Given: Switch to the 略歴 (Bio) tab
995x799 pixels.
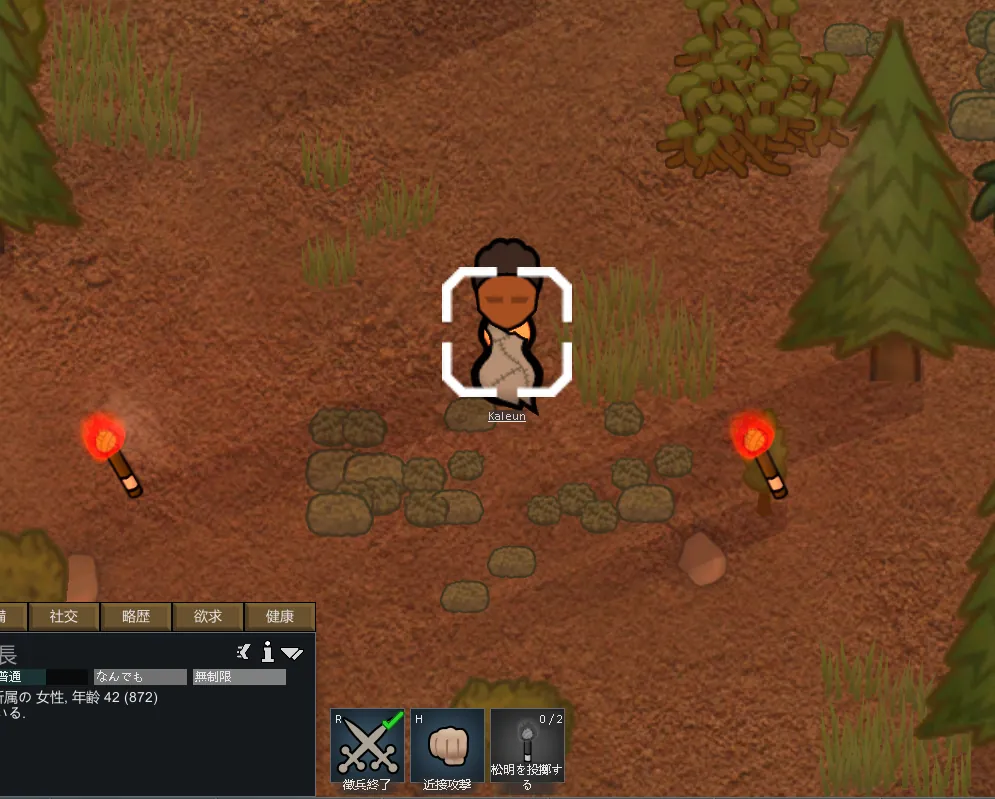Looking at the screenshot, I should (136, 617).
